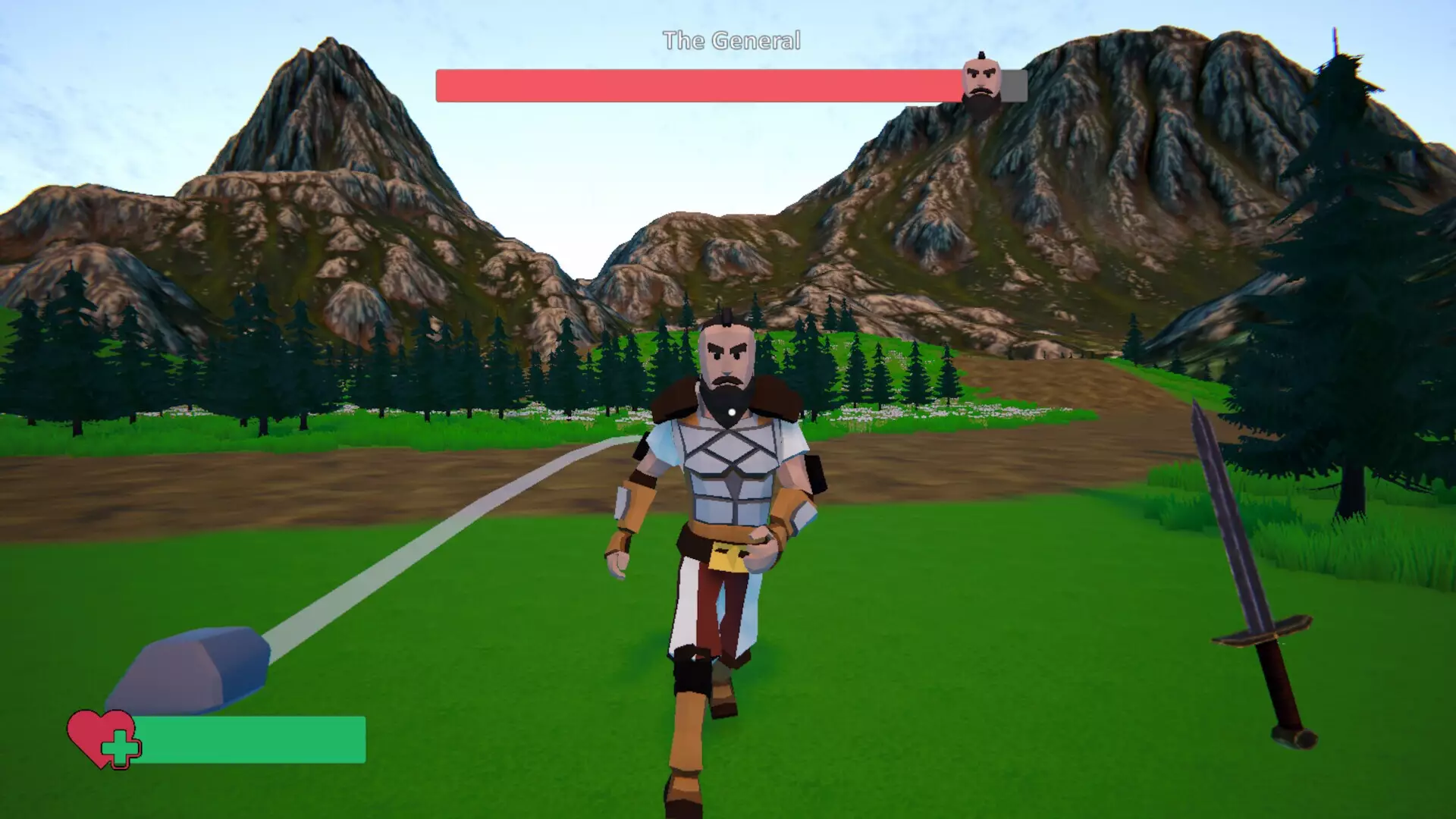Click the portrait's angry eyebrows
1456x819 pixels.
(x=981, y=70)
